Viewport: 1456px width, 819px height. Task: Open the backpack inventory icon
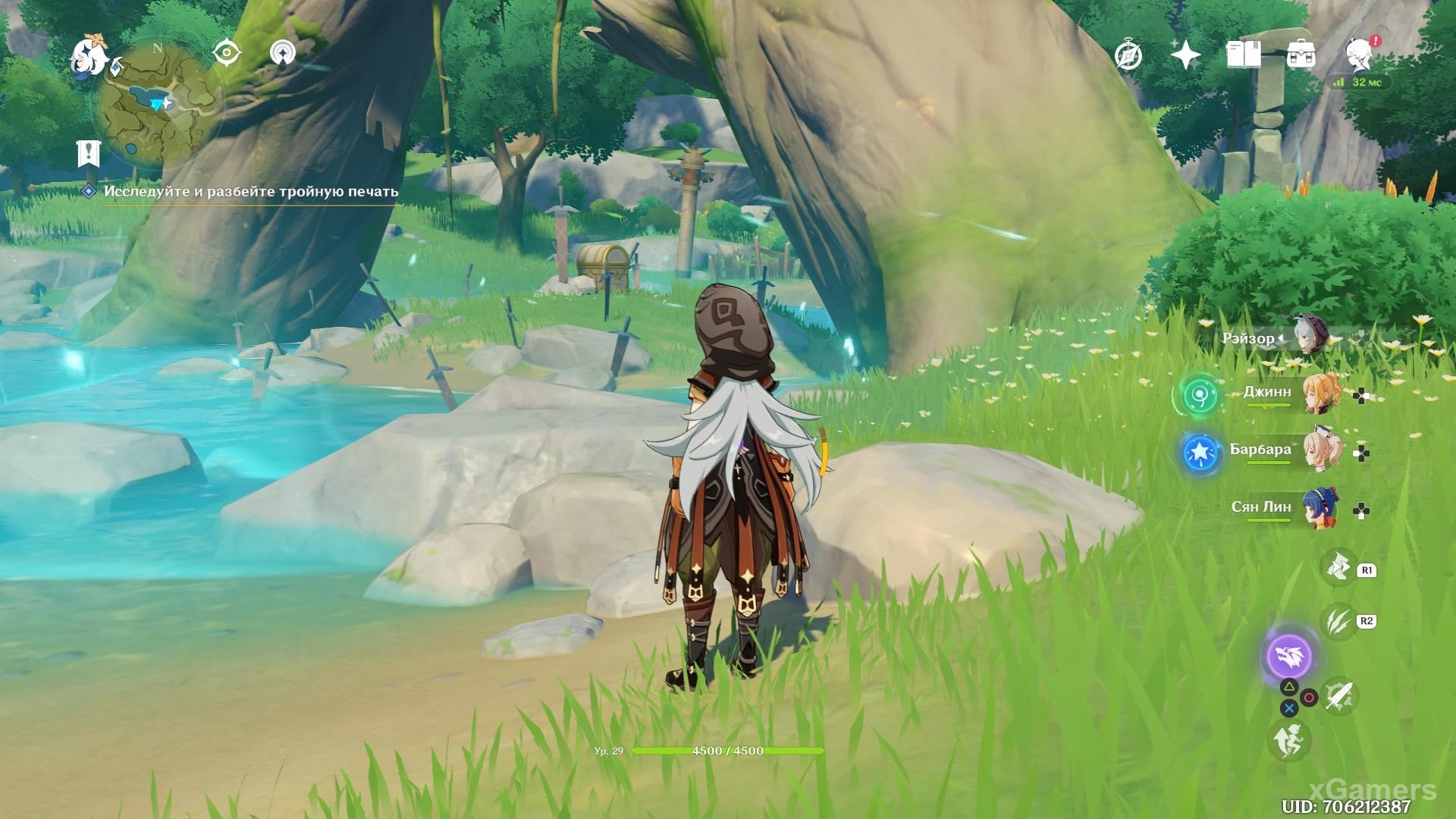1301,55
